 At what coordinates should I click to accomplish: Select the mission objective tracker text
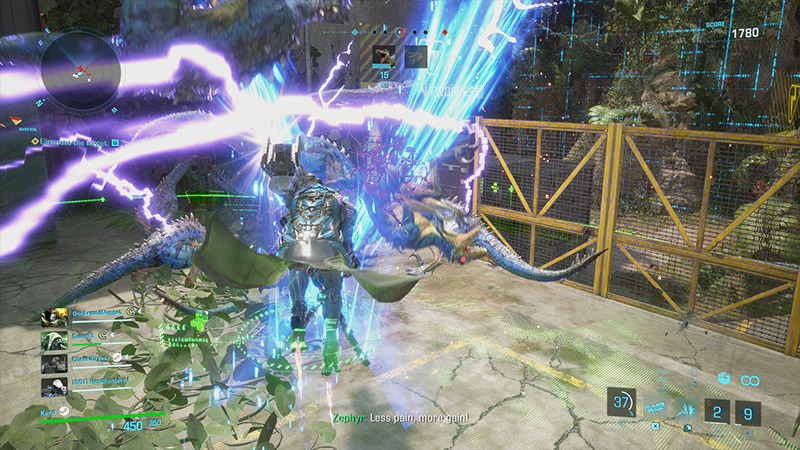tap(70, 143)
